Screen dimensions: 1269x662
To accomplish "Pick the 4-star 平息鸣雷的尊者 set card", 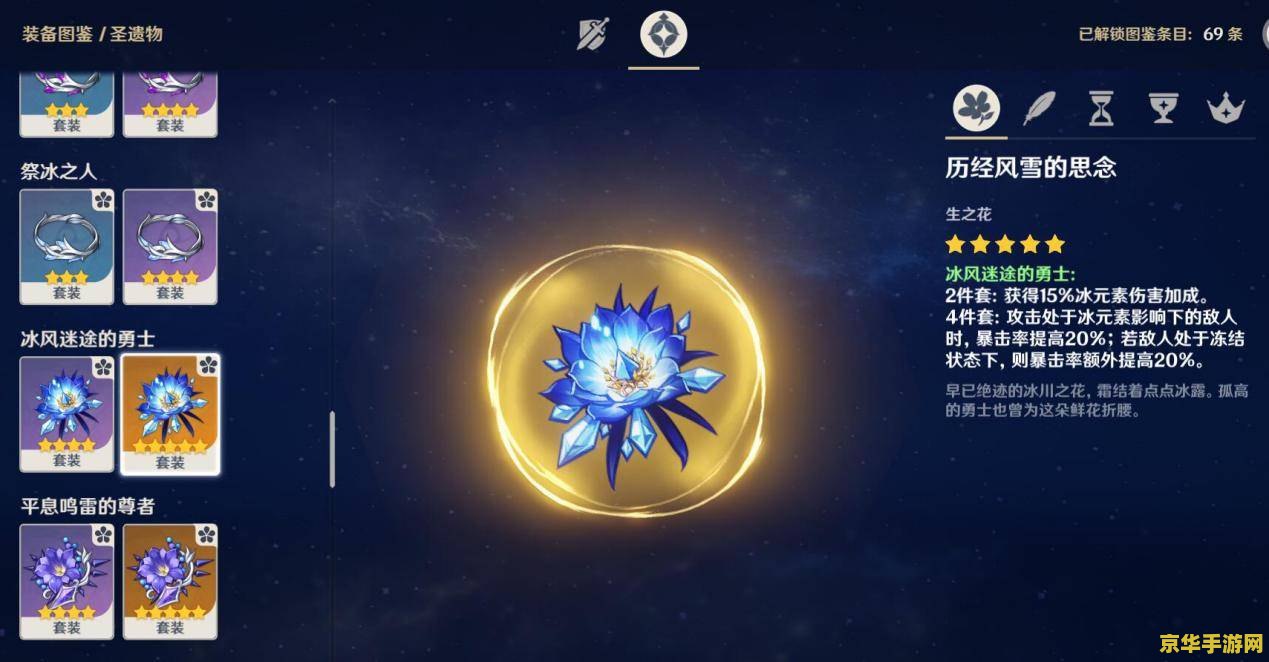I will 67,581.
